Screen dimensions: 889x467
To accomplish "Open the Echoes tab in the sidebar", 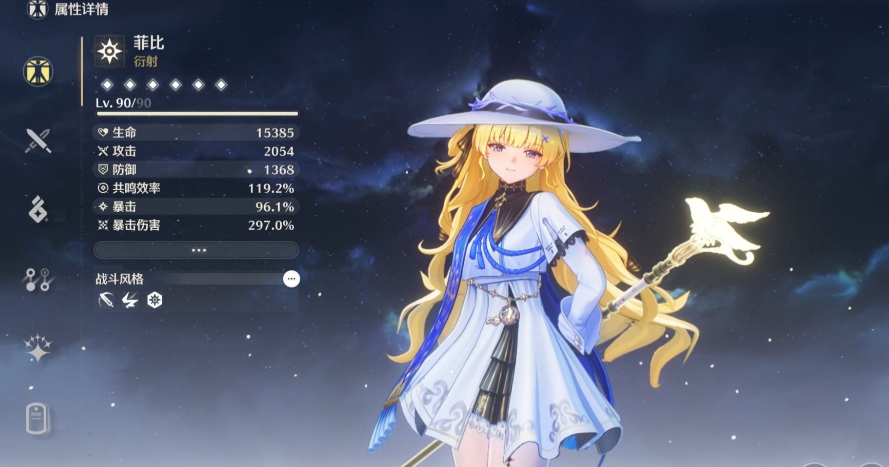I will [x=38, y=209].
